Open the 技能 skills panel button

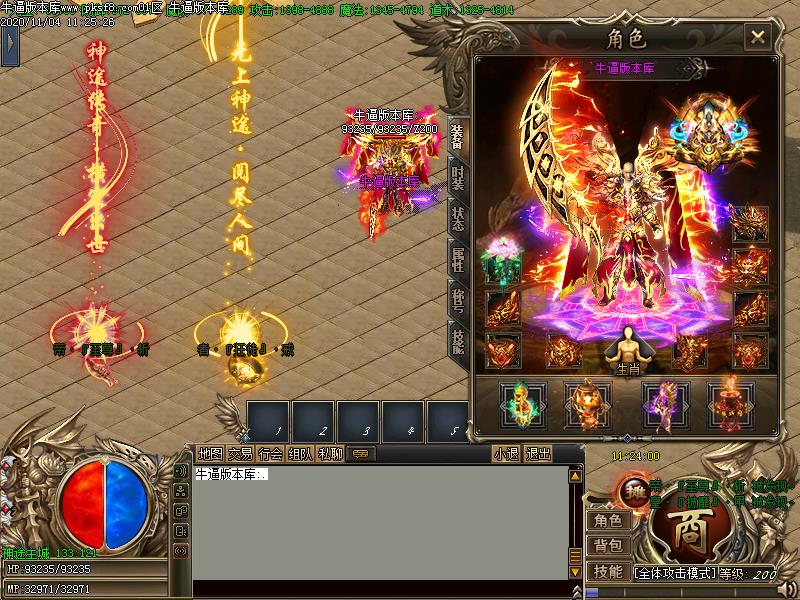coord(607,571)
